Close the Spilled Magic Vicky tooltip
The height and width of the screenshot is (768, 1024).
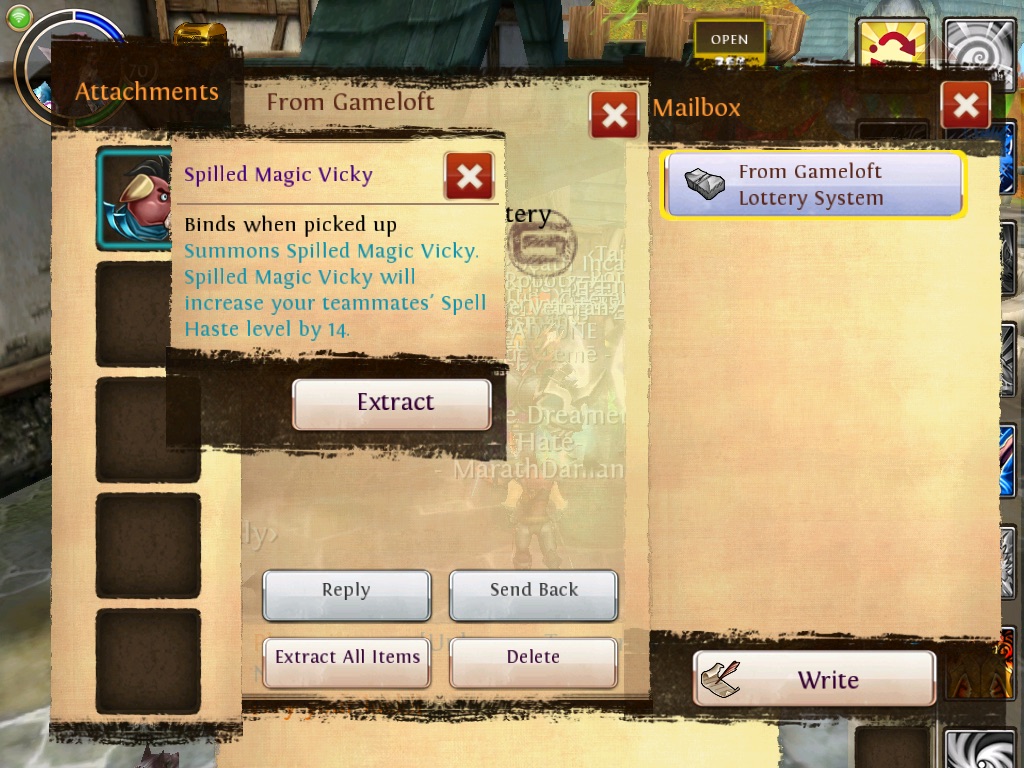click(468, 177)
